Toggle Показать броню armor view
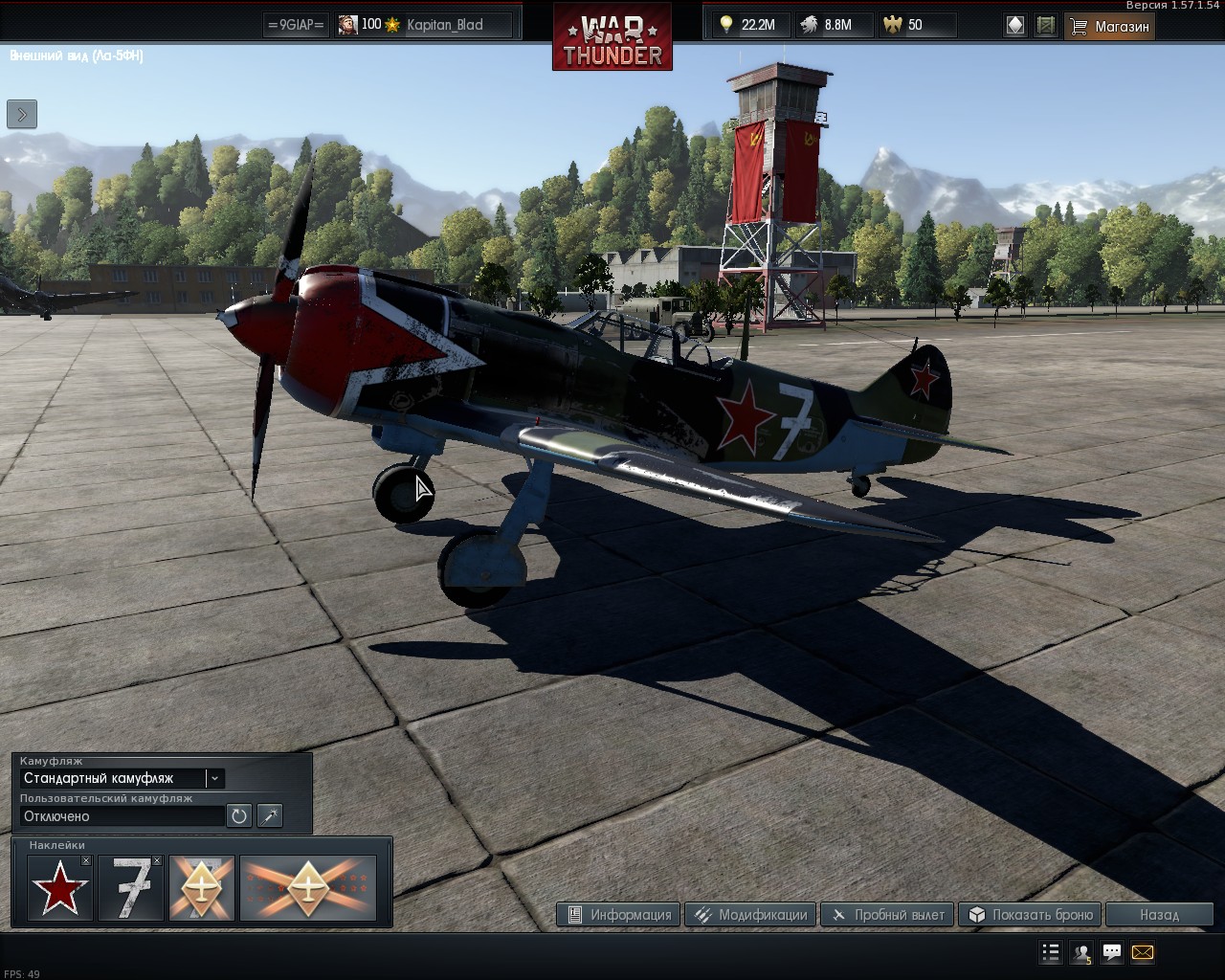 pyautogui.click(x=1032, y=915)
